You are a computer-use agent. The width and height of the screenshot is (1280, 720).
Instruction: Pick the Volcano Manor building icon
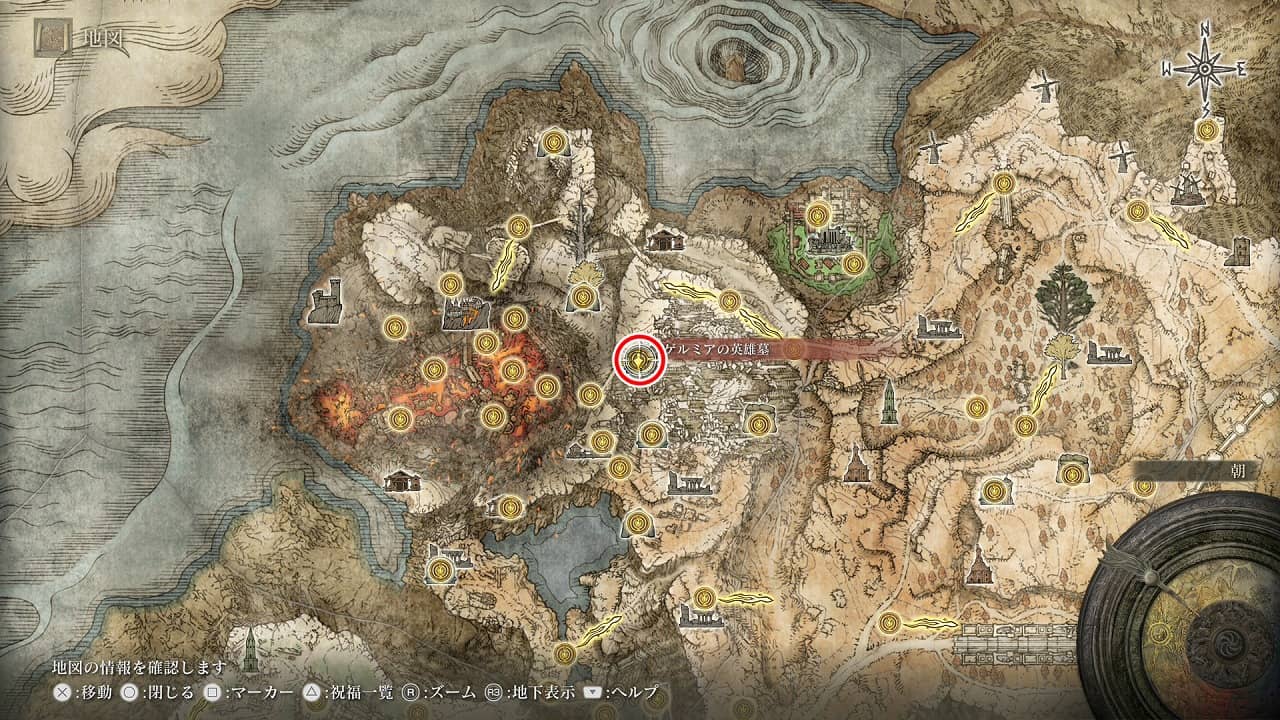[x=464, y=314]
